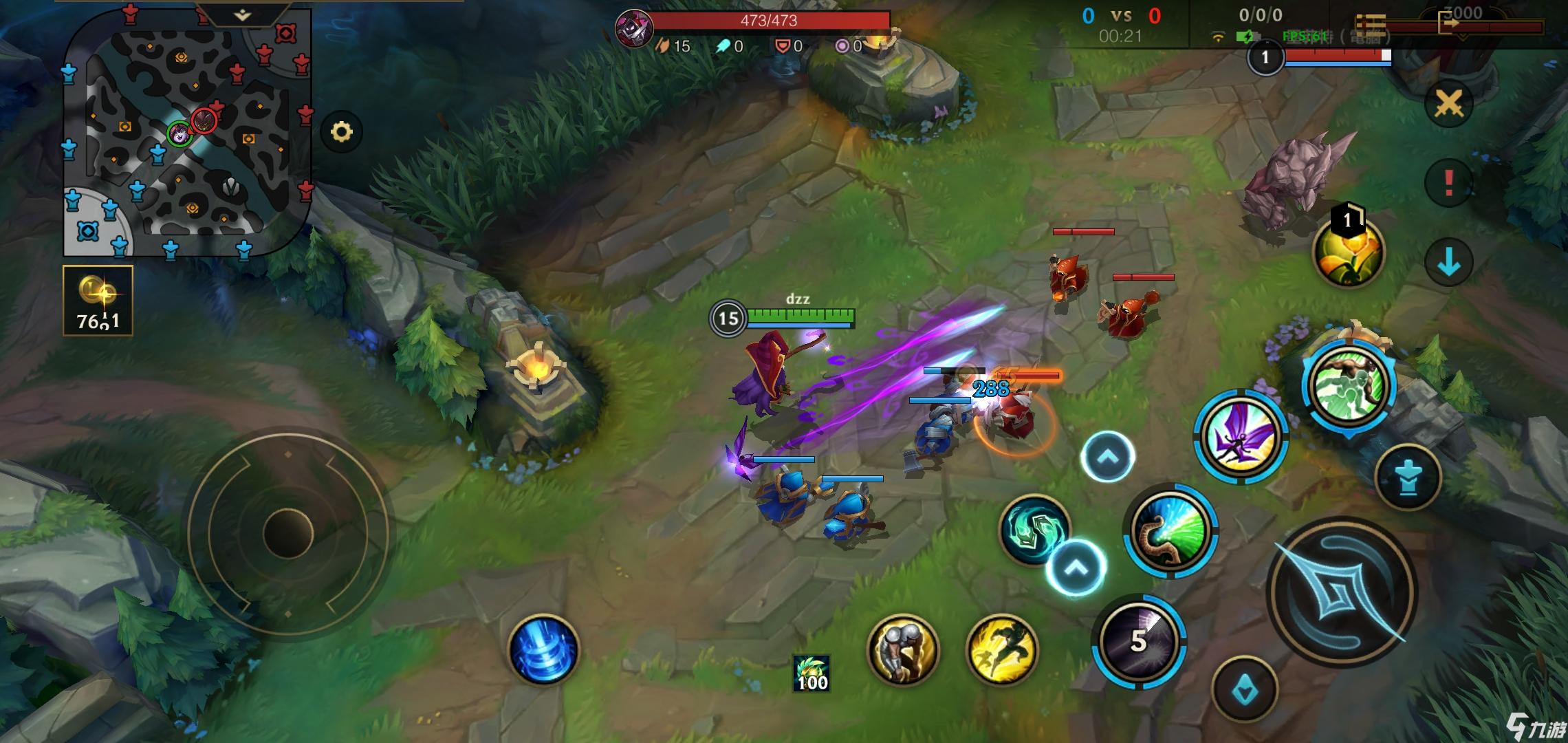Cast the worm and green beam ability
Viewport: 1568px width, 743px height.
pos(1170,530)
